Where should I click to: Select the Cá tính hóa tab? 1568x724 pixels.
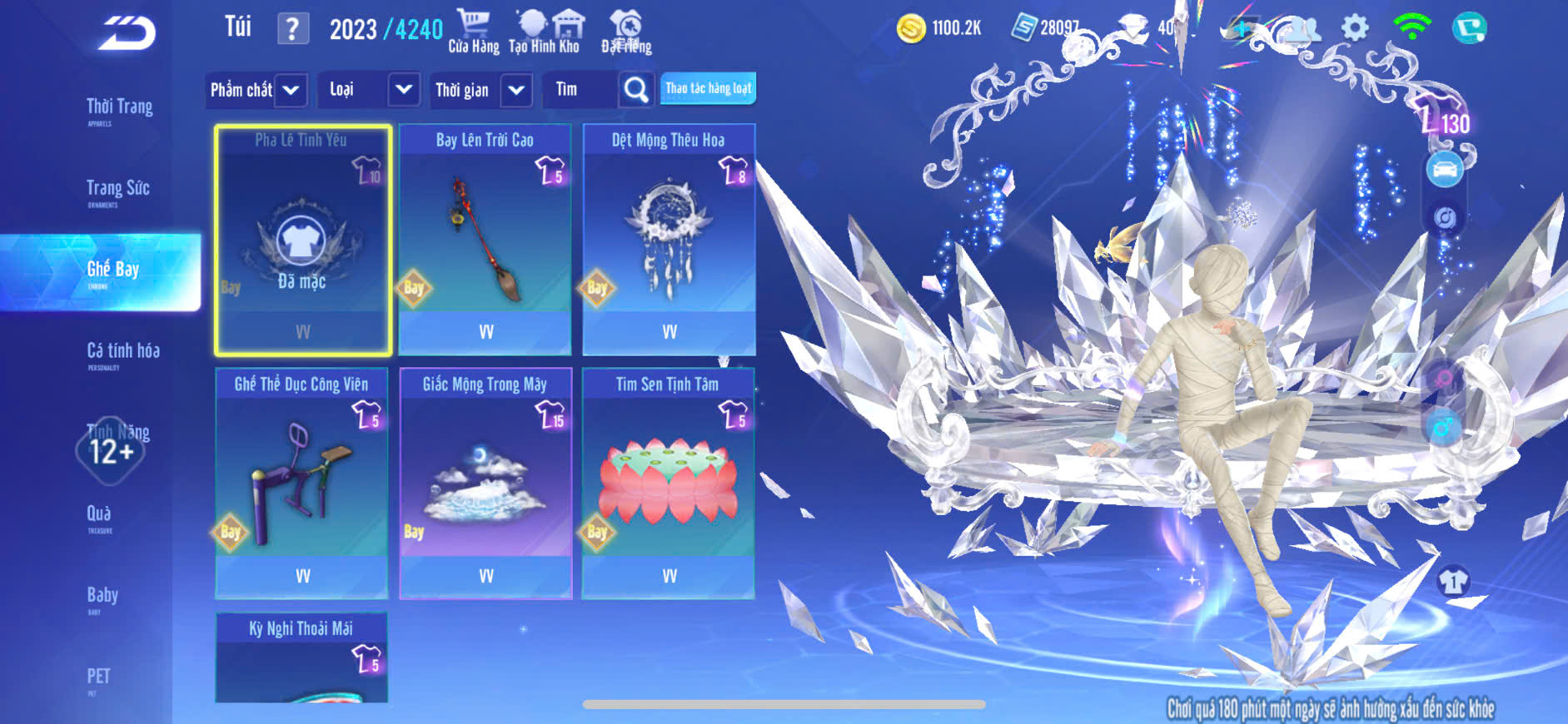(122, 352)
